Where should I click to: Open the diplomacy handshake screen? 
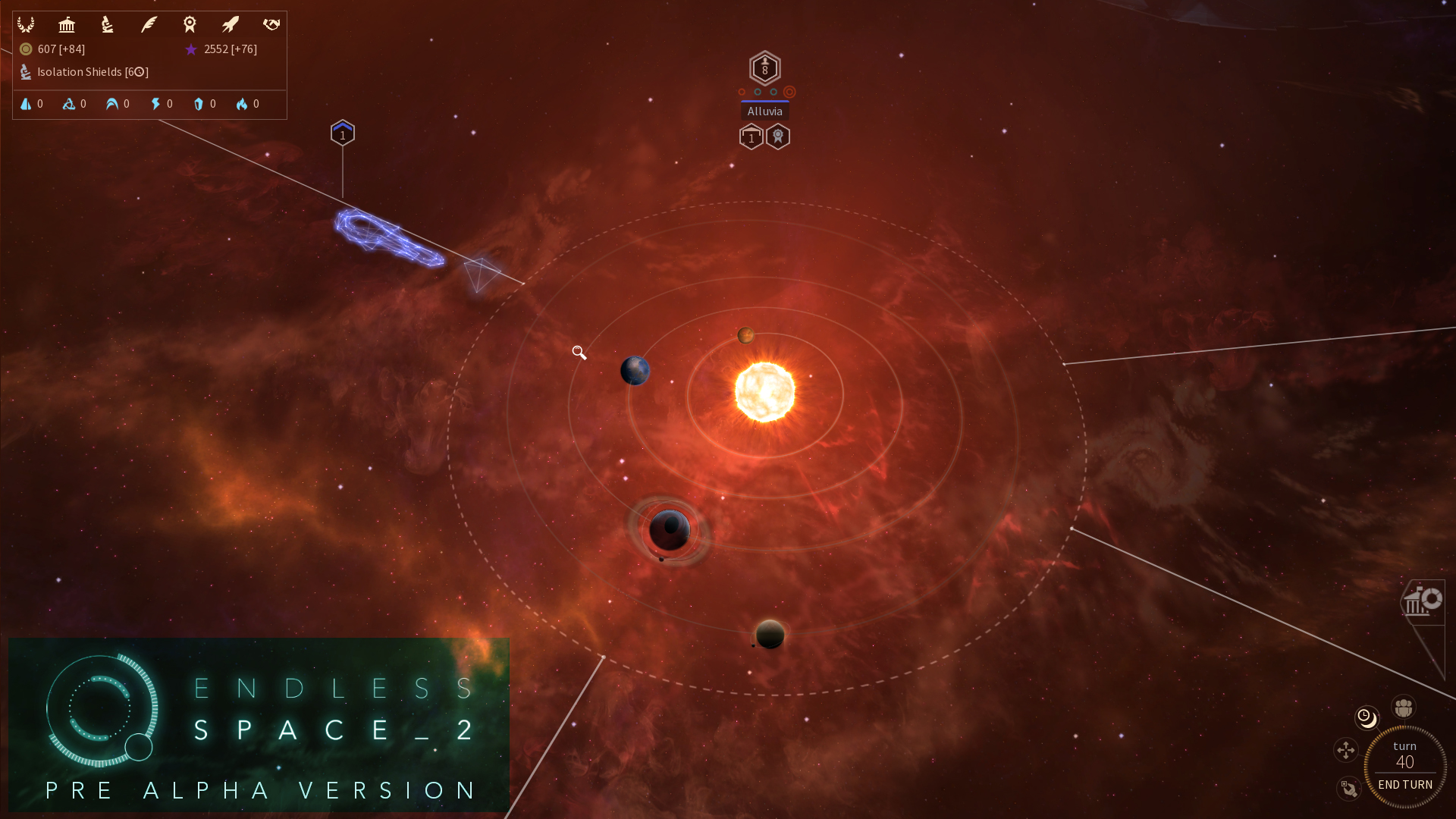pos(271,24)
